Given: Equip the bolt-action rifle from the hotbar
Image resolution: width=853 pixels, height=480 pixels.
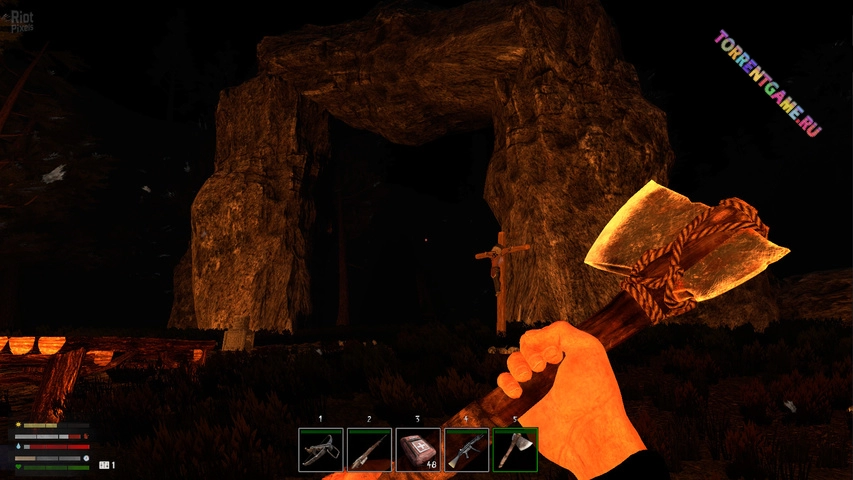Looking at the screenshot, I should click(369, 450).
